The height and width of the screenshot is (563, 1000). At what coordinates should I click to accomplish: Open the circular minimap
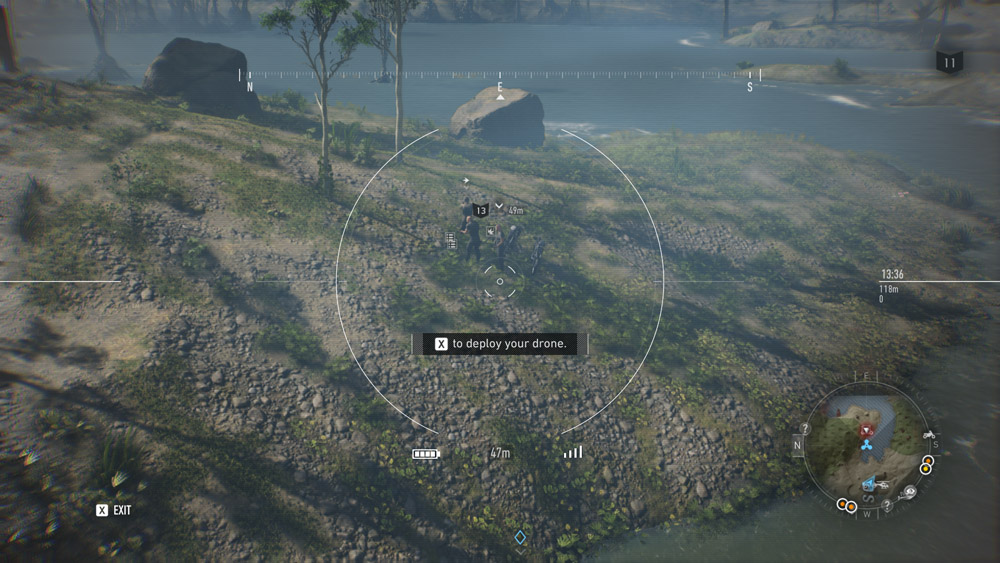[x=866, y=446]
